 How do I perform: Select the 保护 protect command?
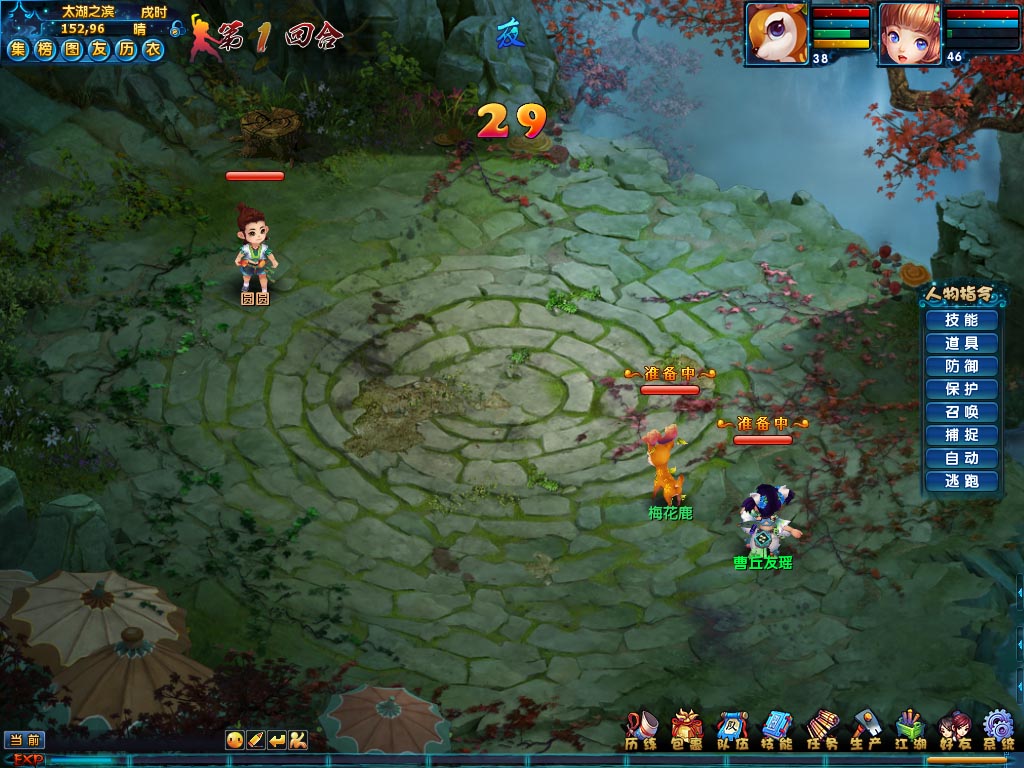960,389
